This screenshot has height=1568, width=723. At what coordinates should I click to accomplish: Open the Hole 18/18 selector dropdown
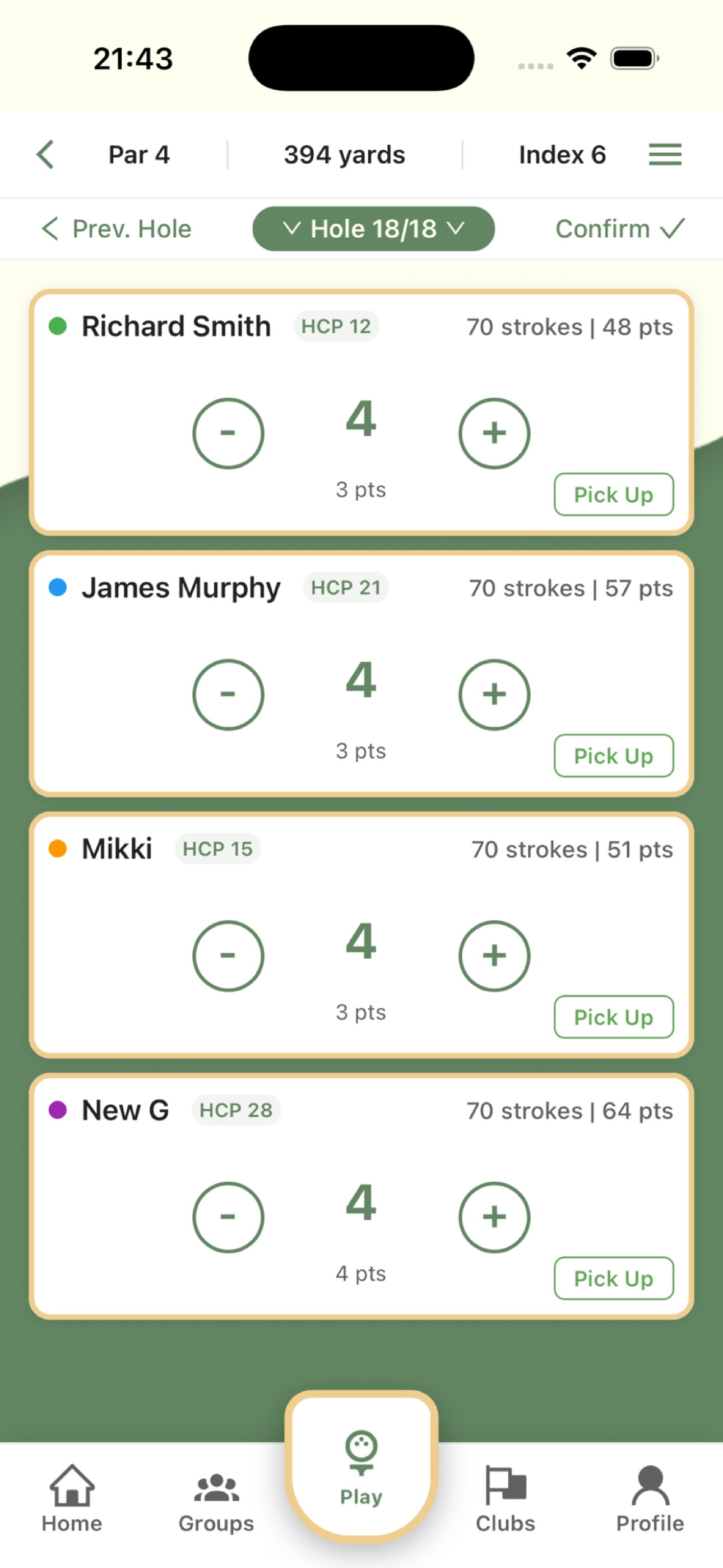point(374,229)
